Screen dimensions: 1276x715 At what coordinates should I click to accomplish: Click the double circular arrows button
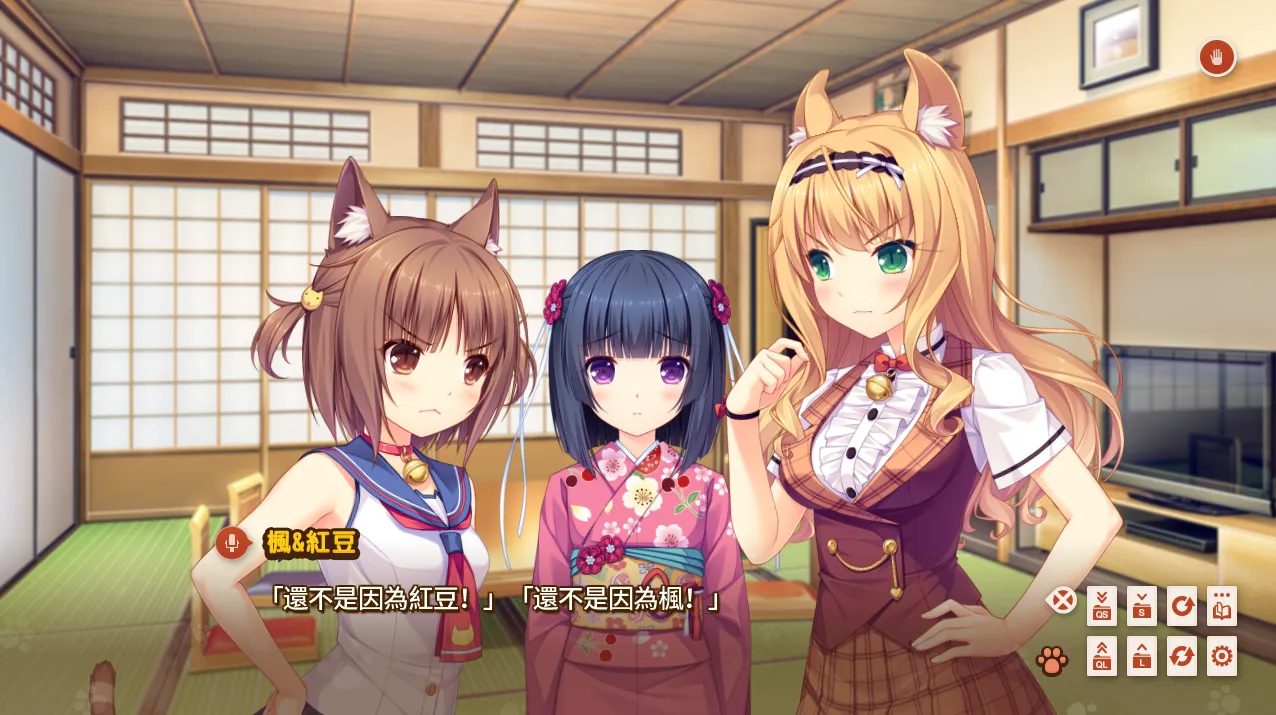1182,656
